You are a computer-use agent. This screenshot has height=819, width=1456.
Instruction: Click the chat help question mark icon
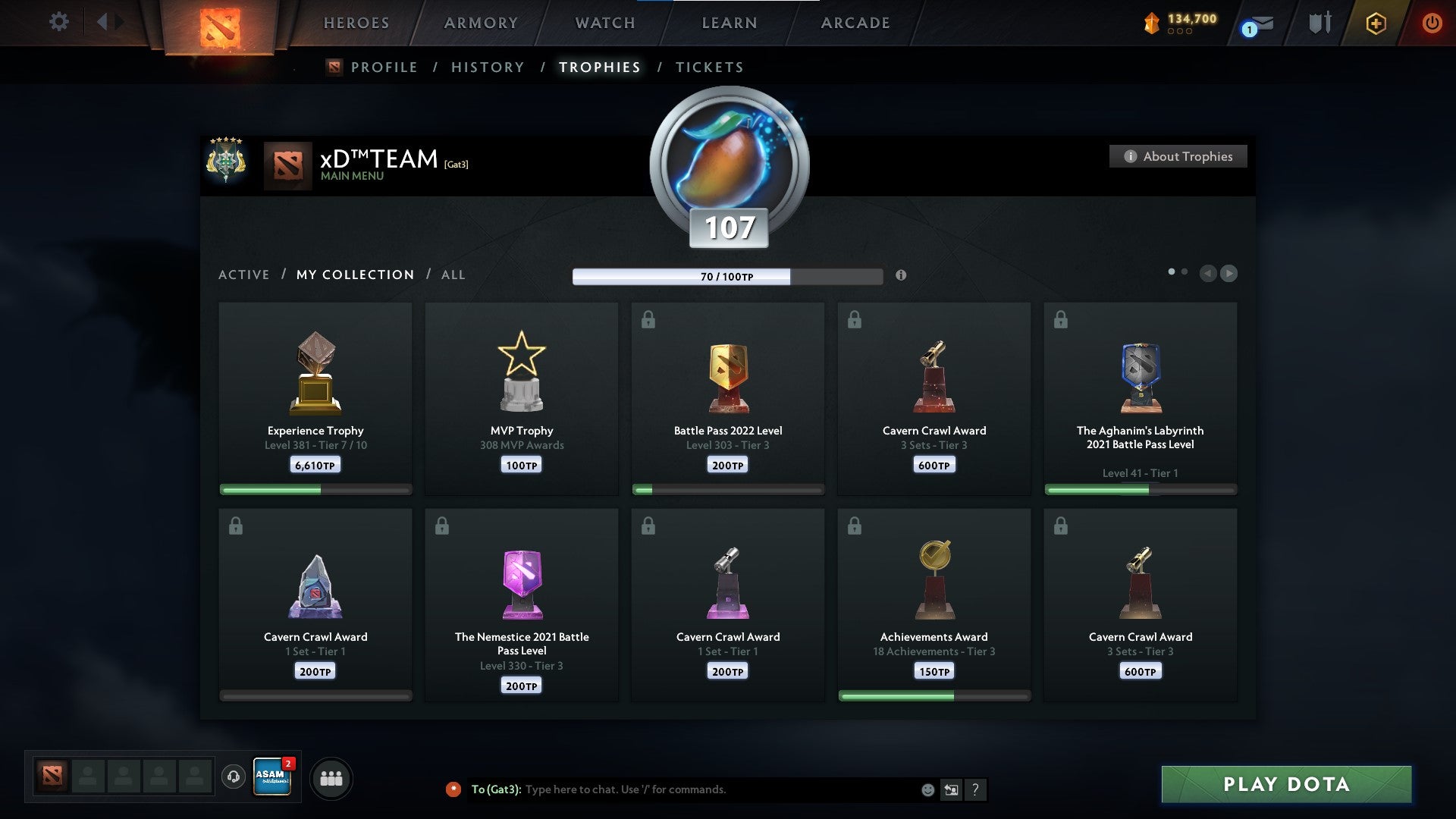click(976, 789)
